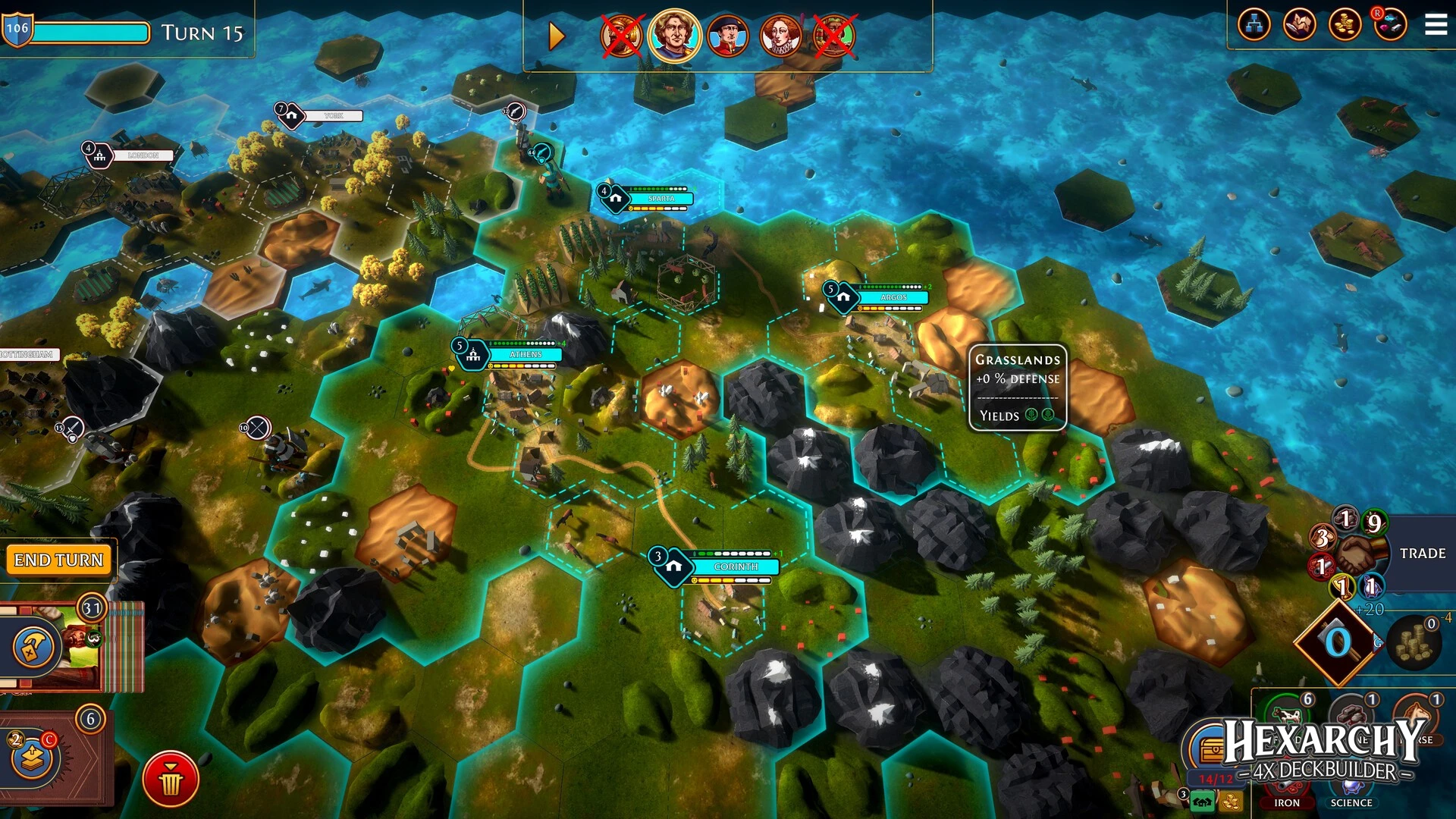Open the technology tree icon
This screenshot has height=819, width=1456.
[1254, 25]
